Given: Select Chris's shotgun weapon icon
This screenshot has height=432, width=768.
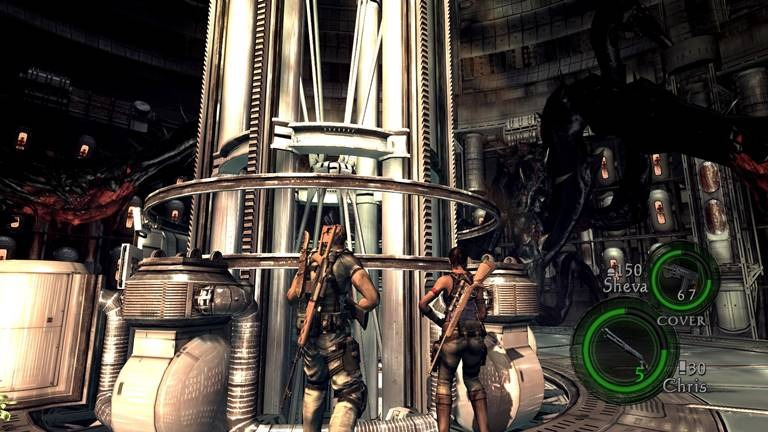Looking at the screenshot, I should (624, 346).
